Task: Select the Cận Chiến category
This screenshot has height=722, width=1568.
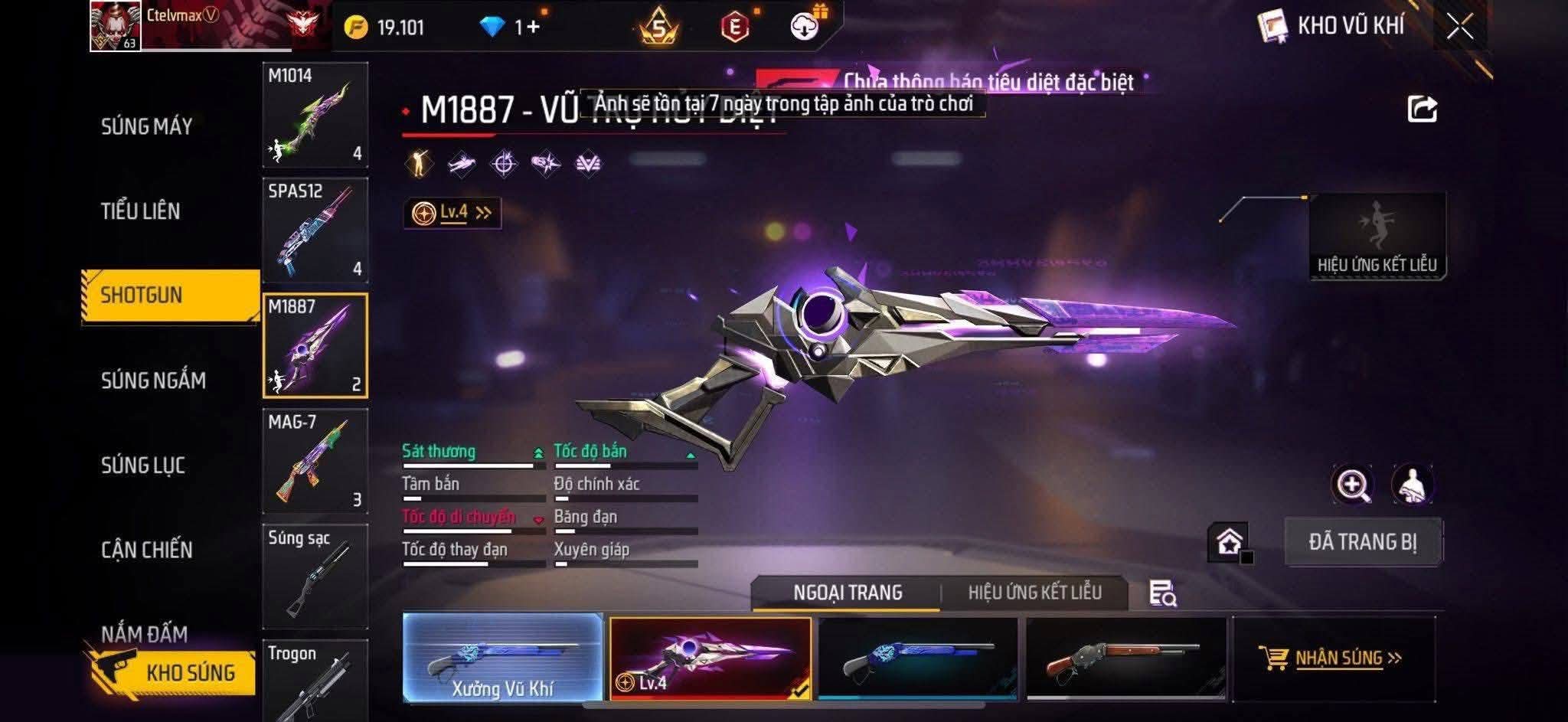Action: 146,550
